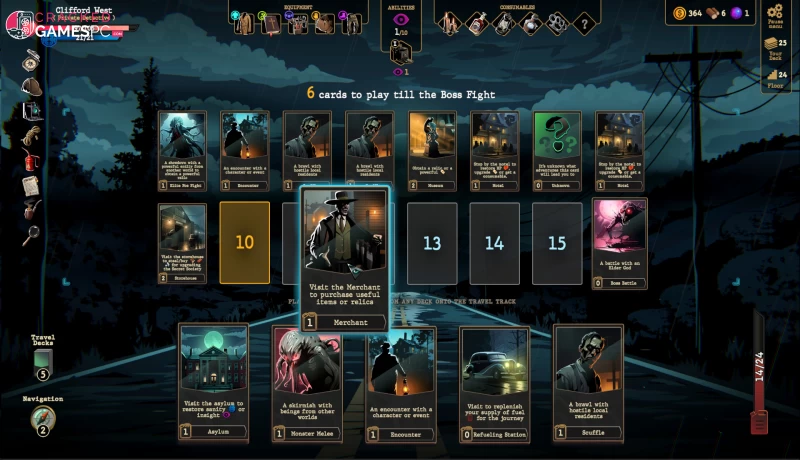This screenshot has width=800, height=460.
Task: Choose empty track slot 14
Action: (494, 243)
